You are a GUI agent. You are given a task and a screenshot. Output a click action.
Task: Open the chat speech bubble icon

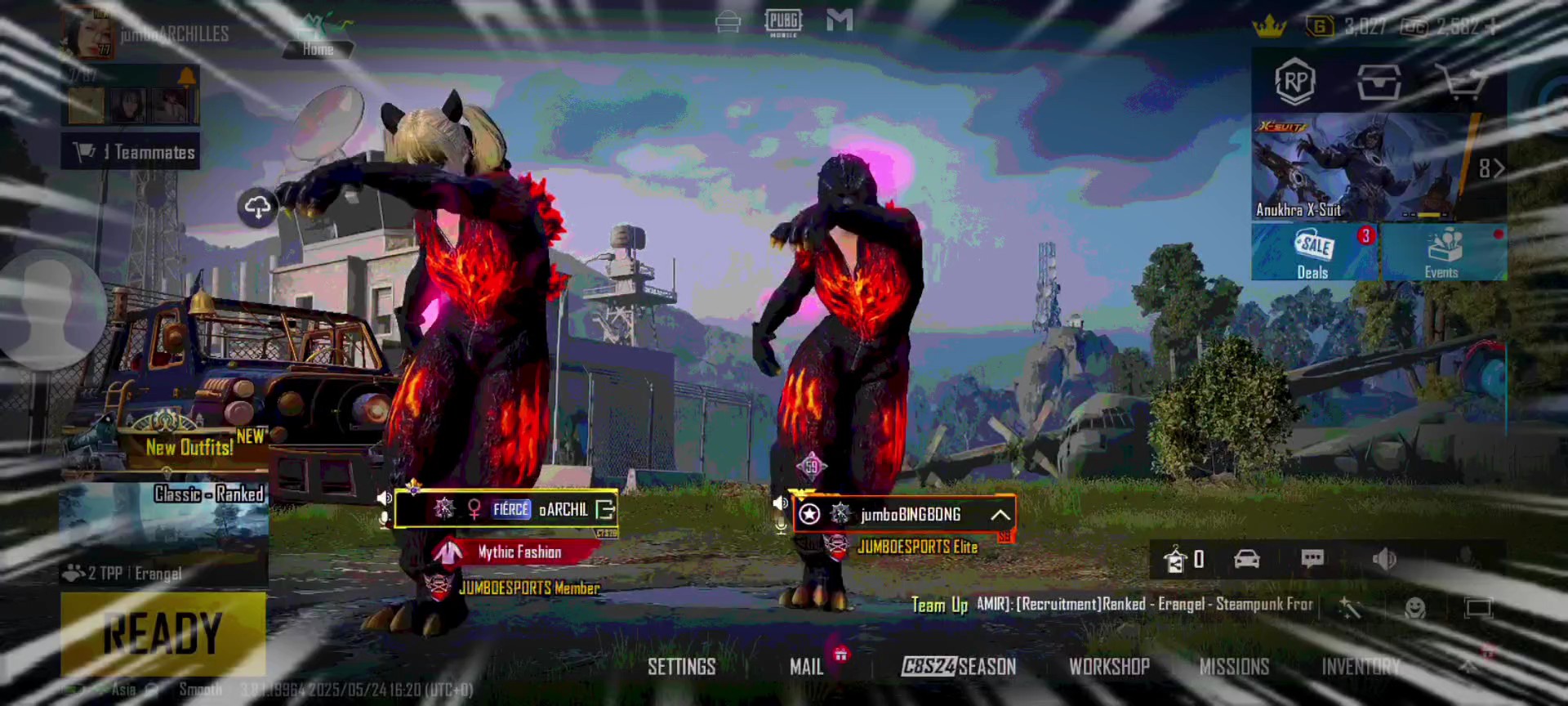1312,559
